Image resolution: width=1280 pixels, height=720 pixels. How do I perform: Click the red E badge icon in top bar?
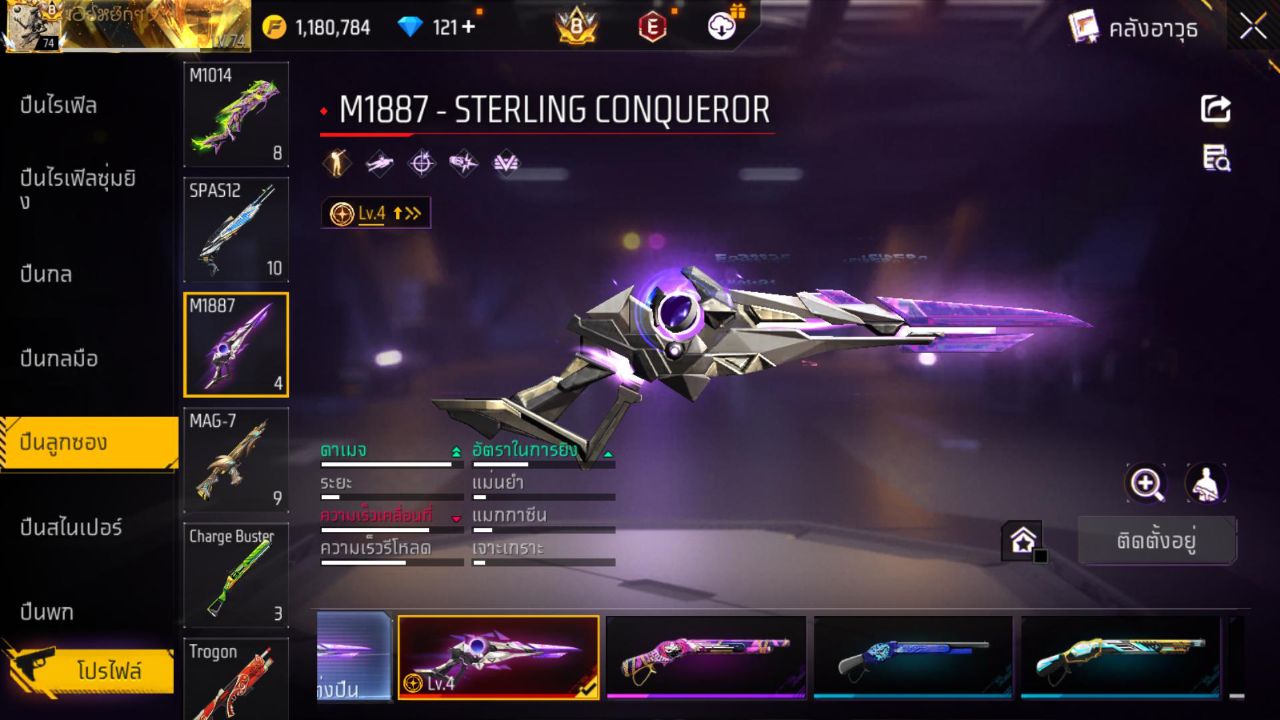[x=651, y=27]
